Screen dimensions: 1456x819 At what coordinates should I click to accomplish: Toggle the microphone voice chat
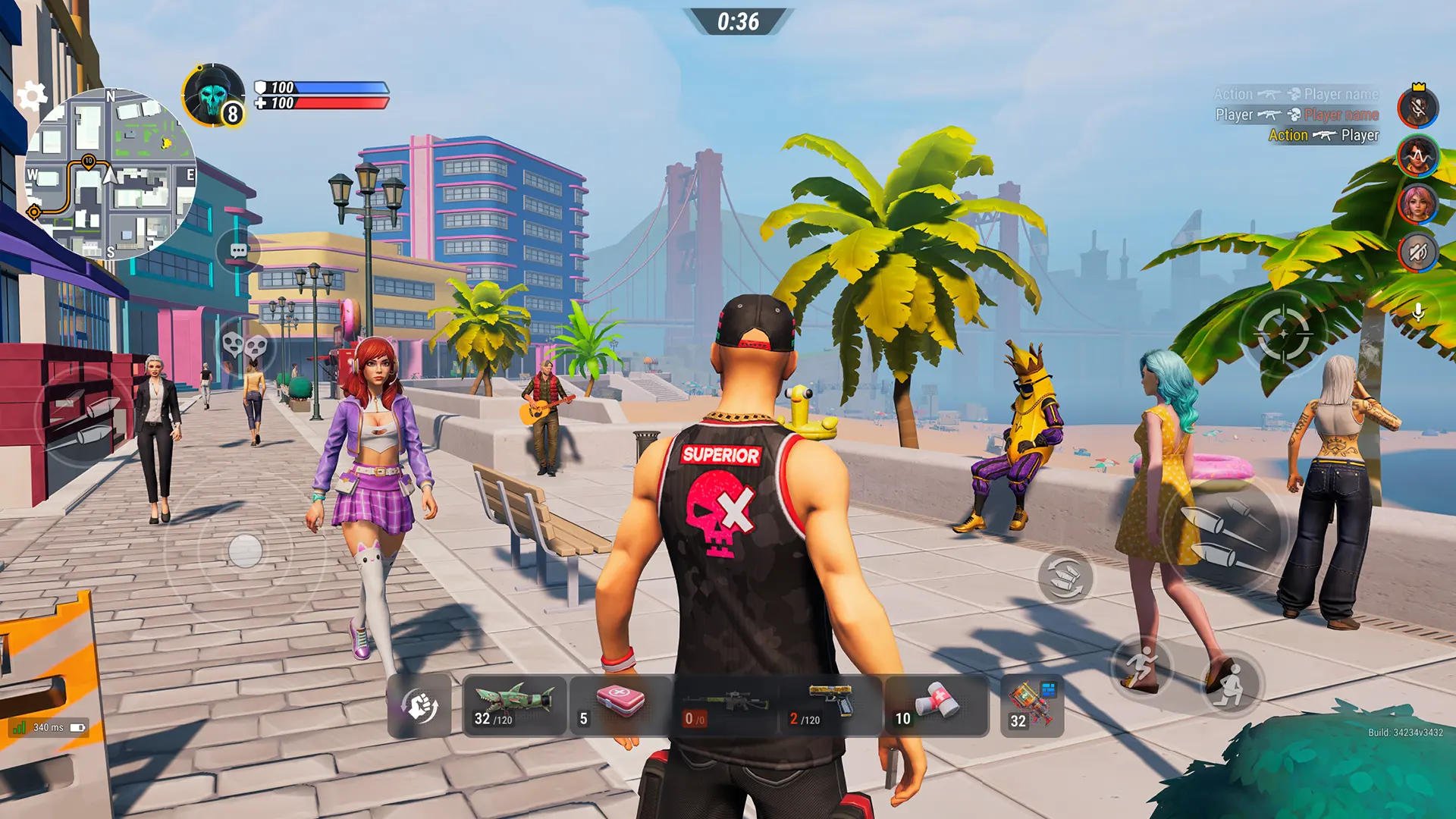(x=1418, y=312)
